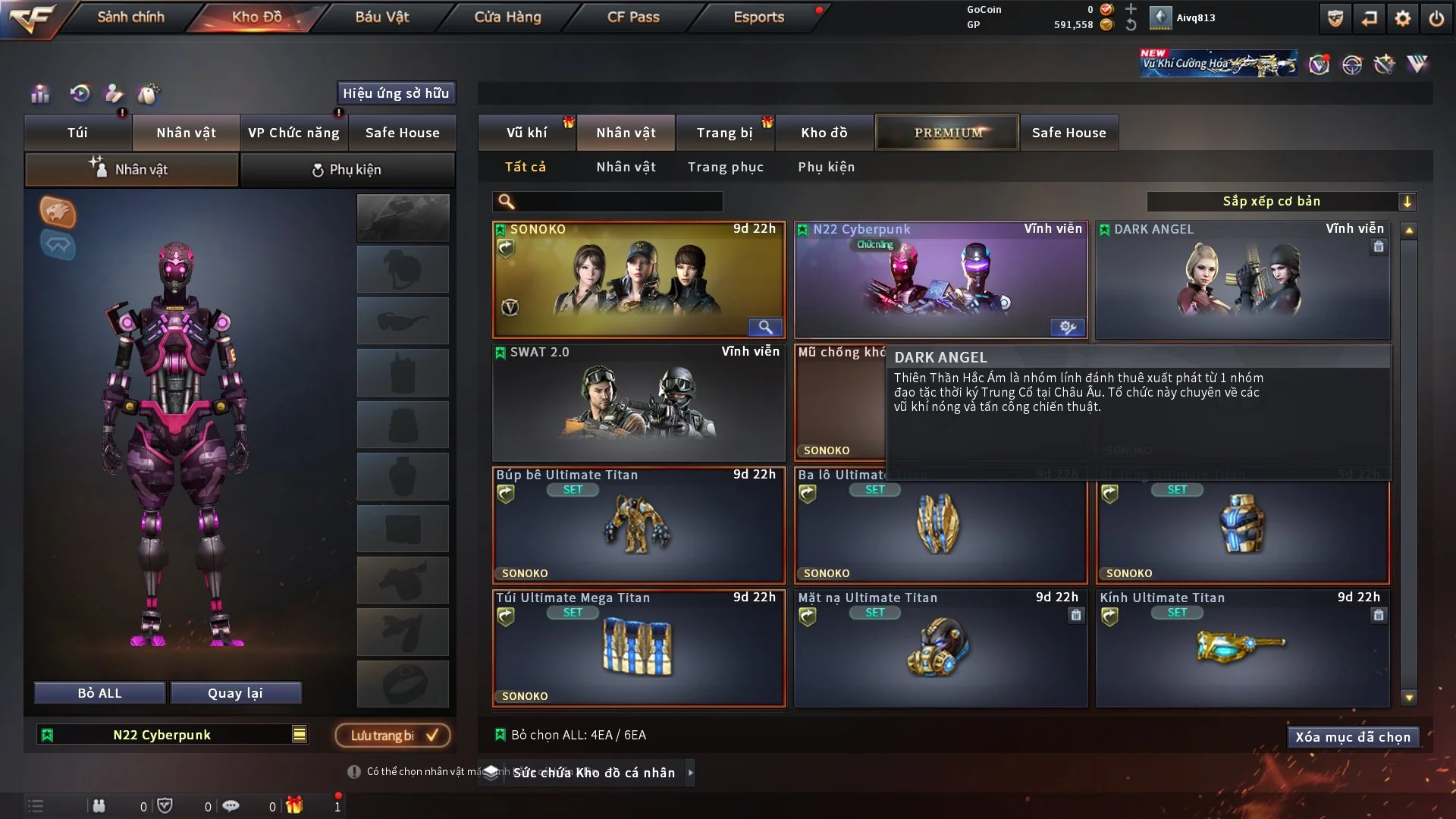Open the Esports menu

758,17
